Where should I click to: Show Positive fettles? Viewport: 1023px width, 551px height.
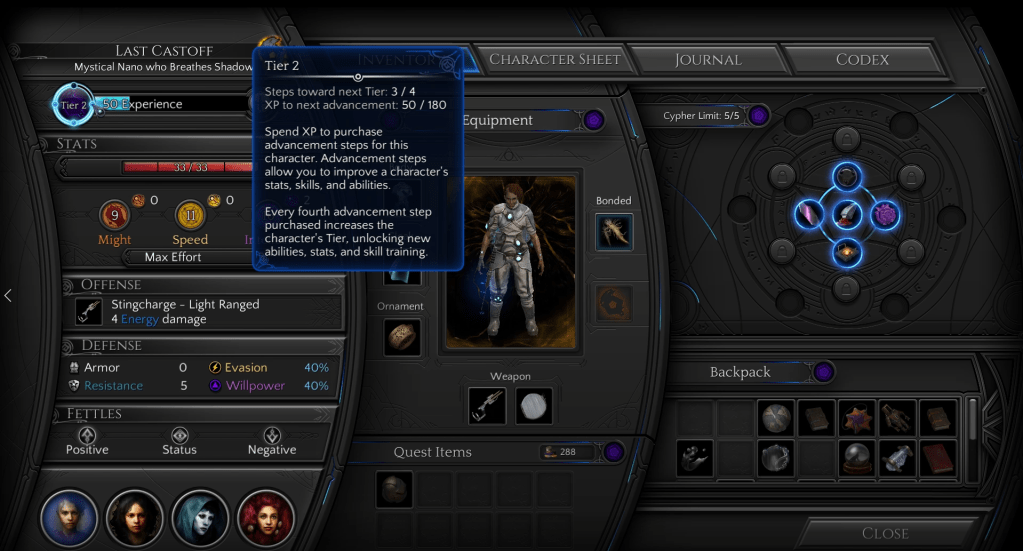pos(87,441)
